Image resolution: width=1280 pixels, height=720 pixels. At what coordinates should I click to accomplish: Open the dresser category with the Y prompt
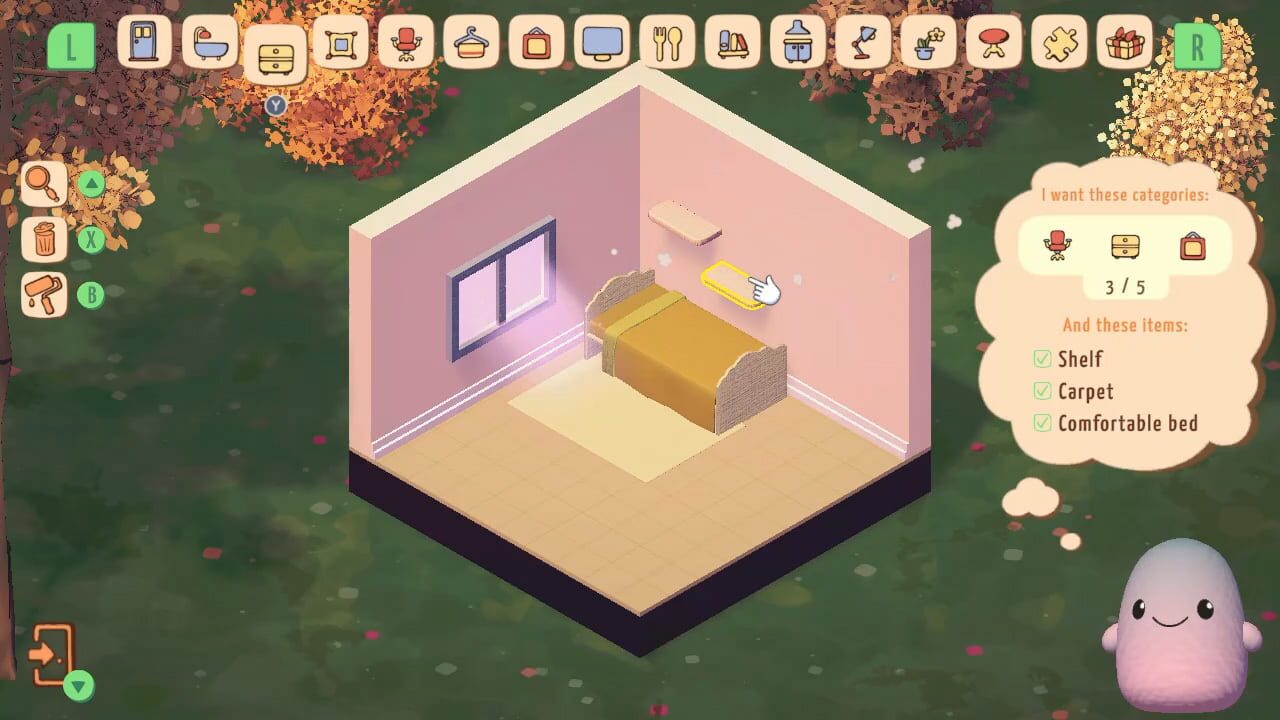coord(277,52)
